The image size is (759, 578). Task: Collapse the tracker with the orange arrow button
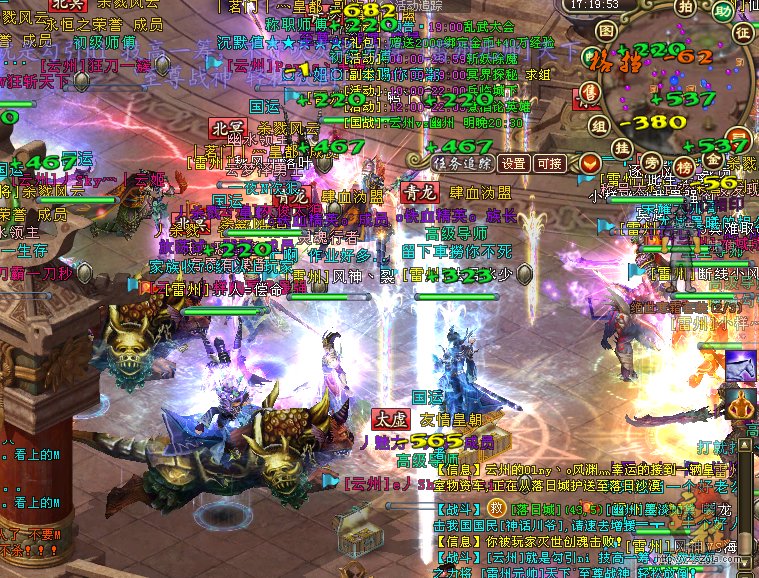click(590, 163)
